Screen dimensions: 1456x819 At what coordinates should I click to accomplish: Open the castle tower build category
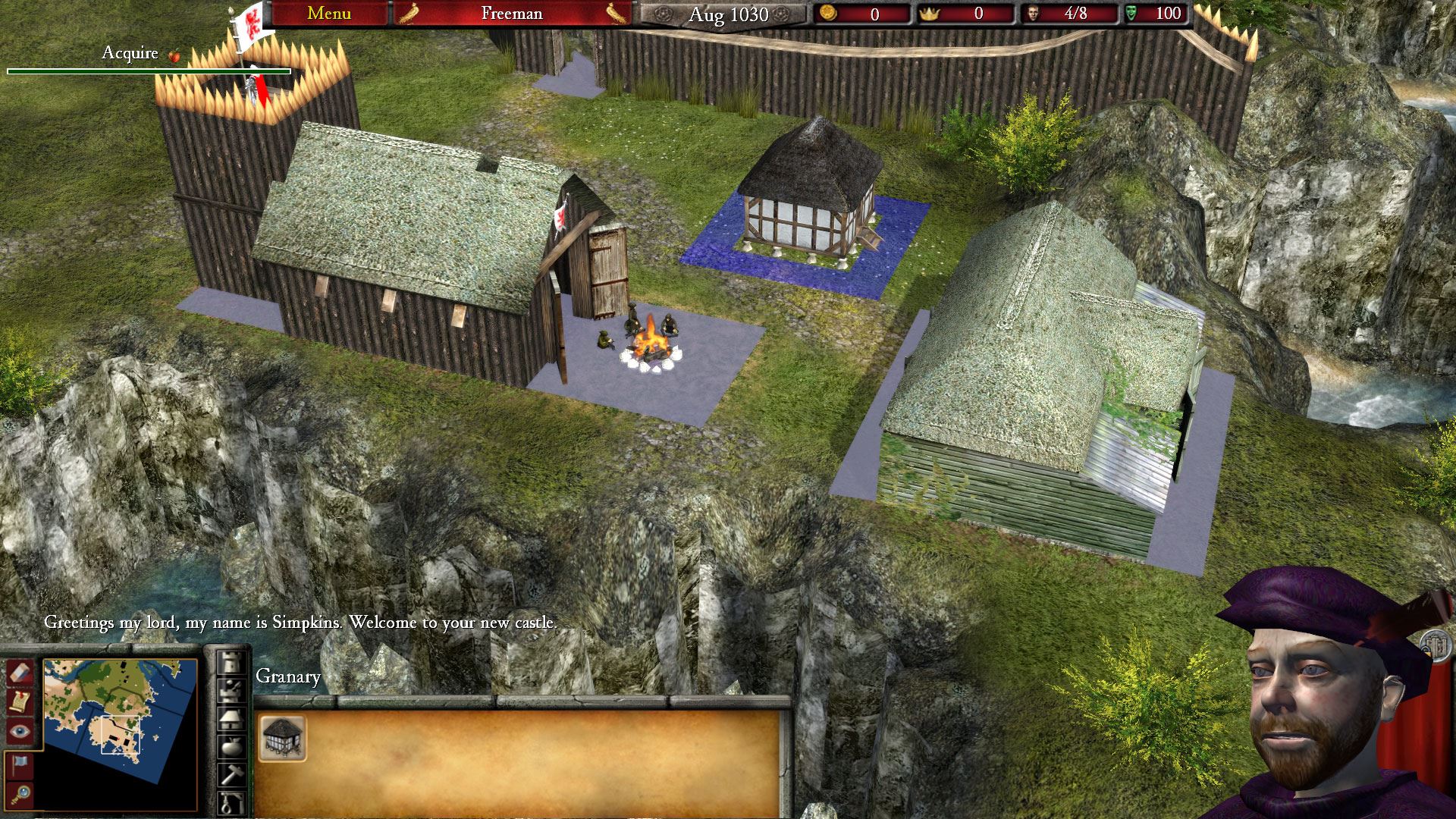(231, 664)
